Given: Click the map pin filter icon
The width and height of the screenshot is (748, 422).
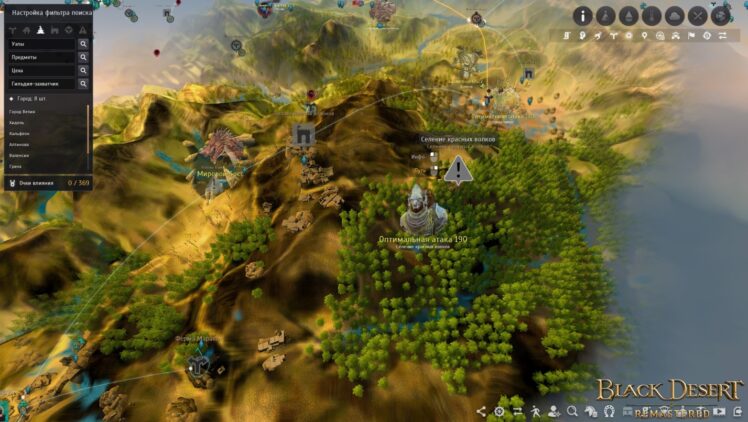Looking at the screenshot, I should pyautogui.click(x=643, y=35).
